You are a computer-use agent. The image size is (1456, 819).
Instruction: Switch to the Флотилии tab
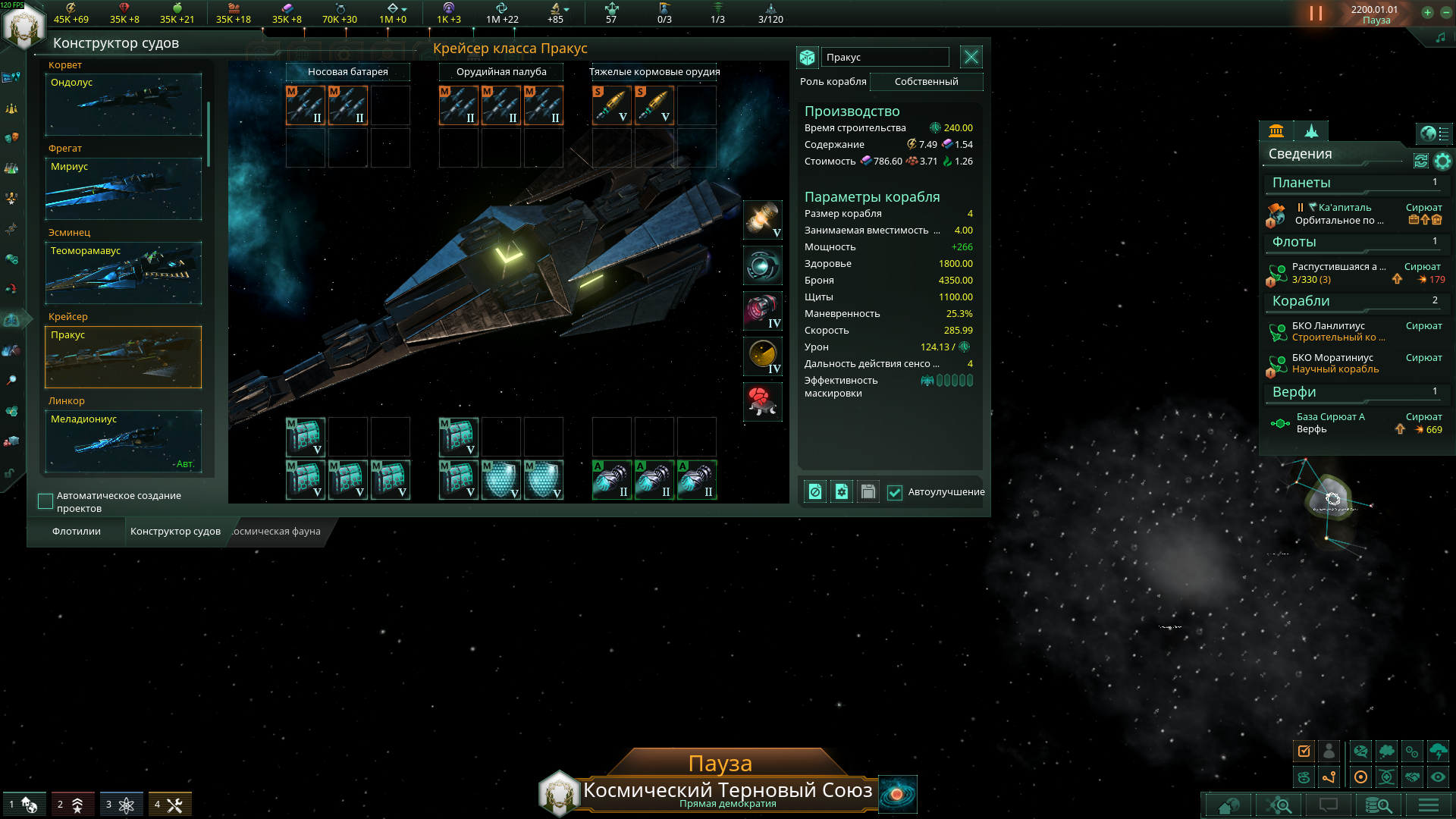pyautogui.click(x=77, y=532)
